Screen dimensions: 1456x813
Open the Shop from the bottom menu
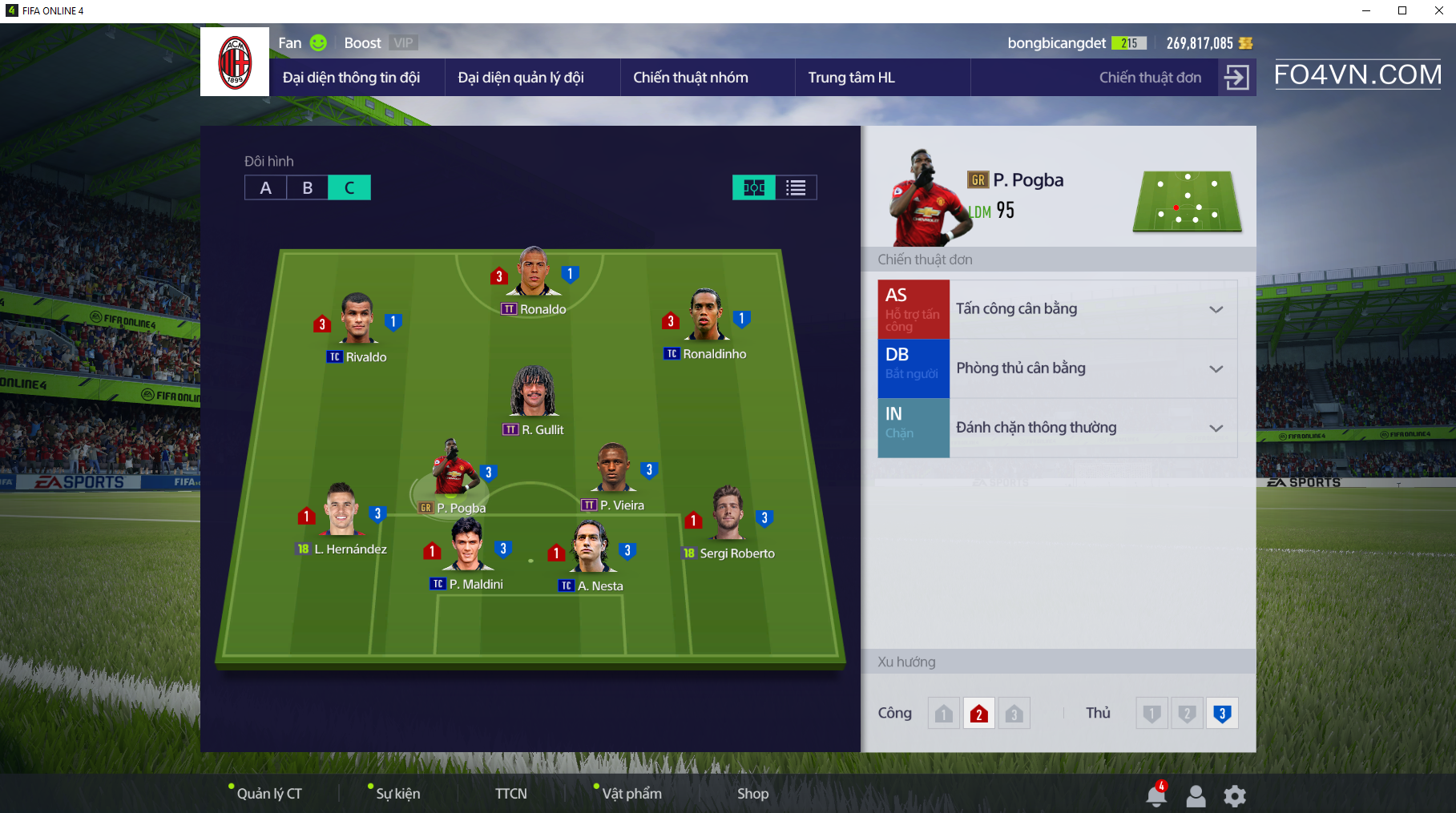(752, 794)
